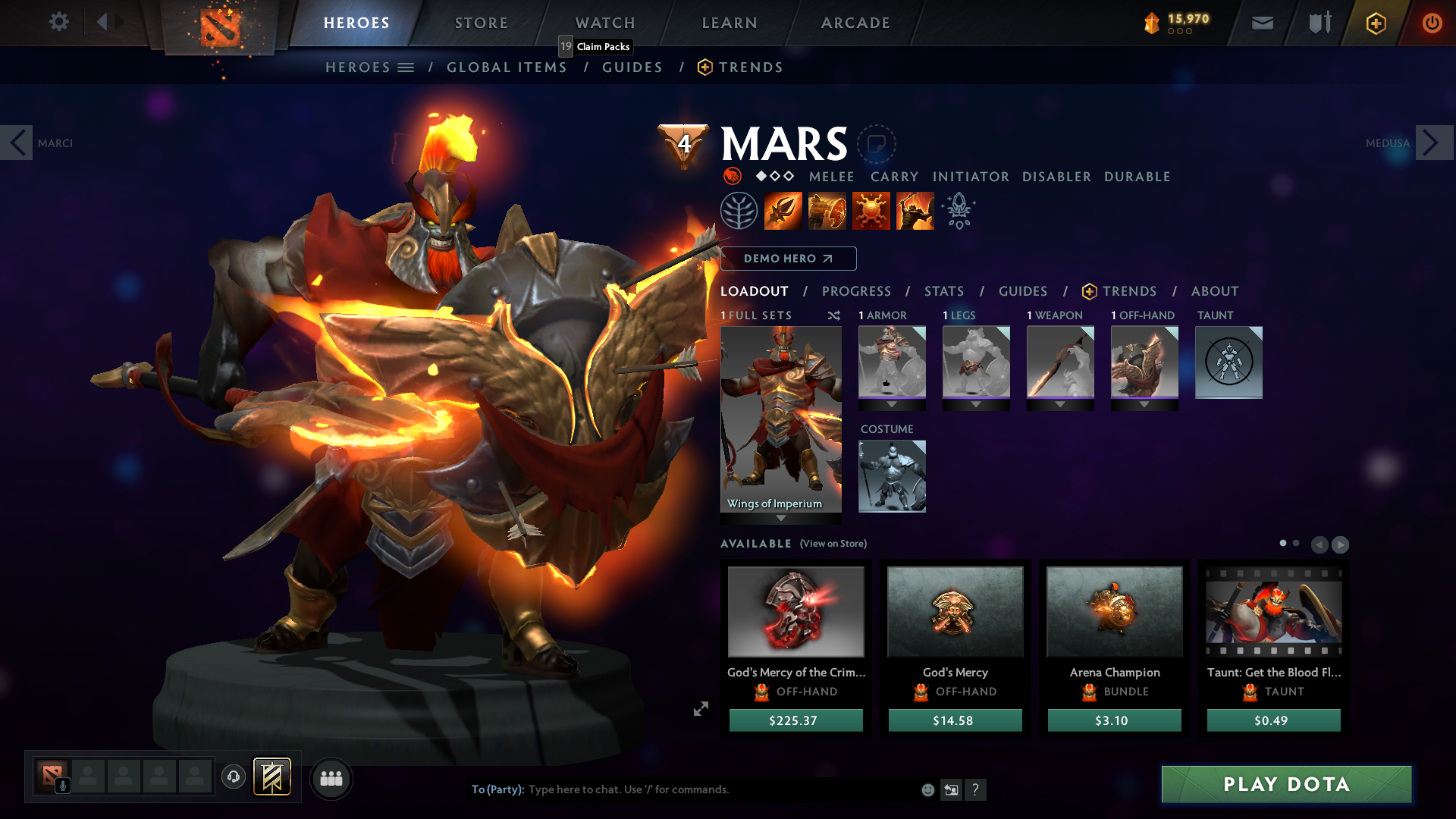1456x819 pixels.
Task: Open Dota Plus via gold hexagon icon
Action: pyautogui.click(x=1375, y=23)
